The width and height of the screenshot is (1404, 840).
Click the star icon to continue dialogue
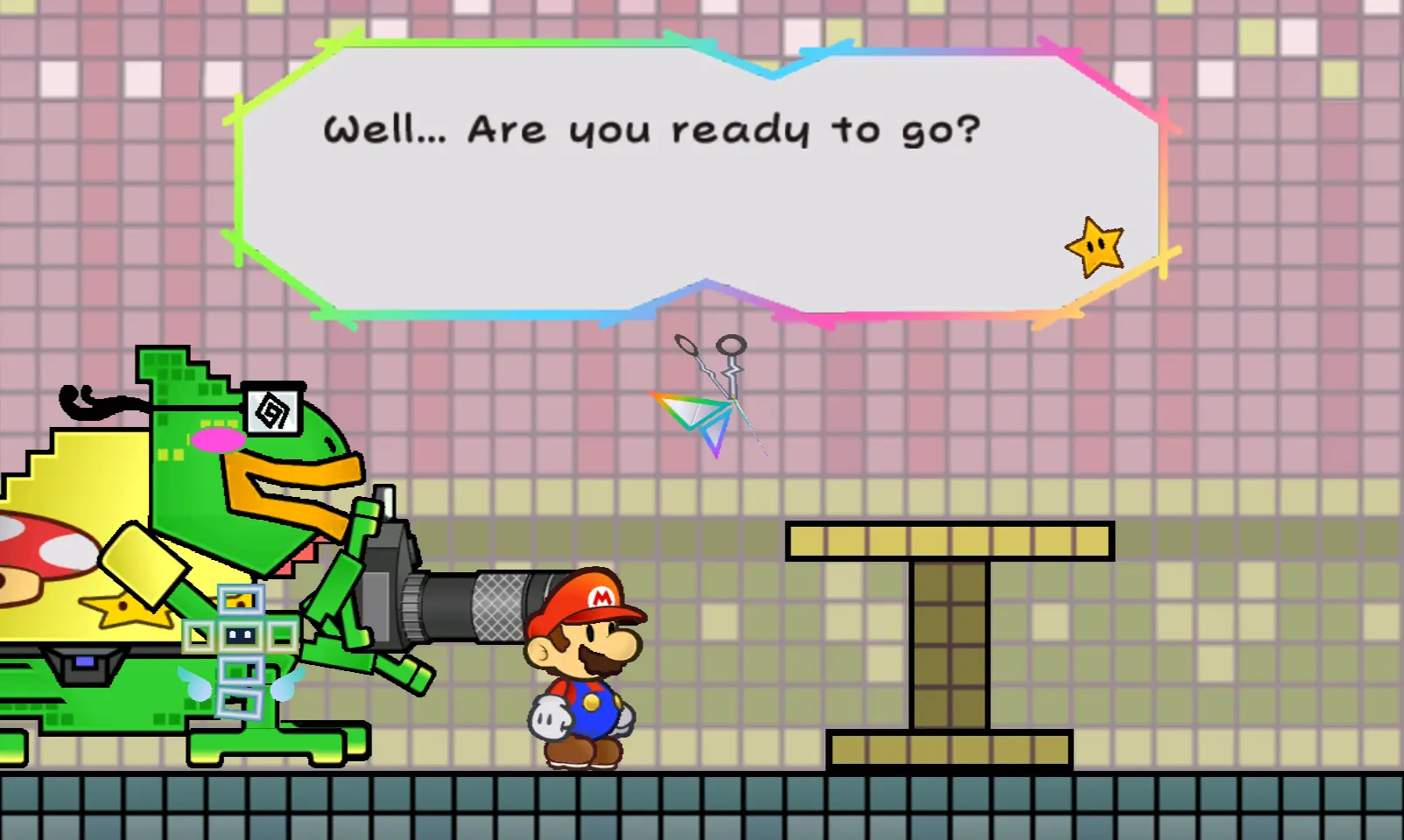pos(1094,247)
